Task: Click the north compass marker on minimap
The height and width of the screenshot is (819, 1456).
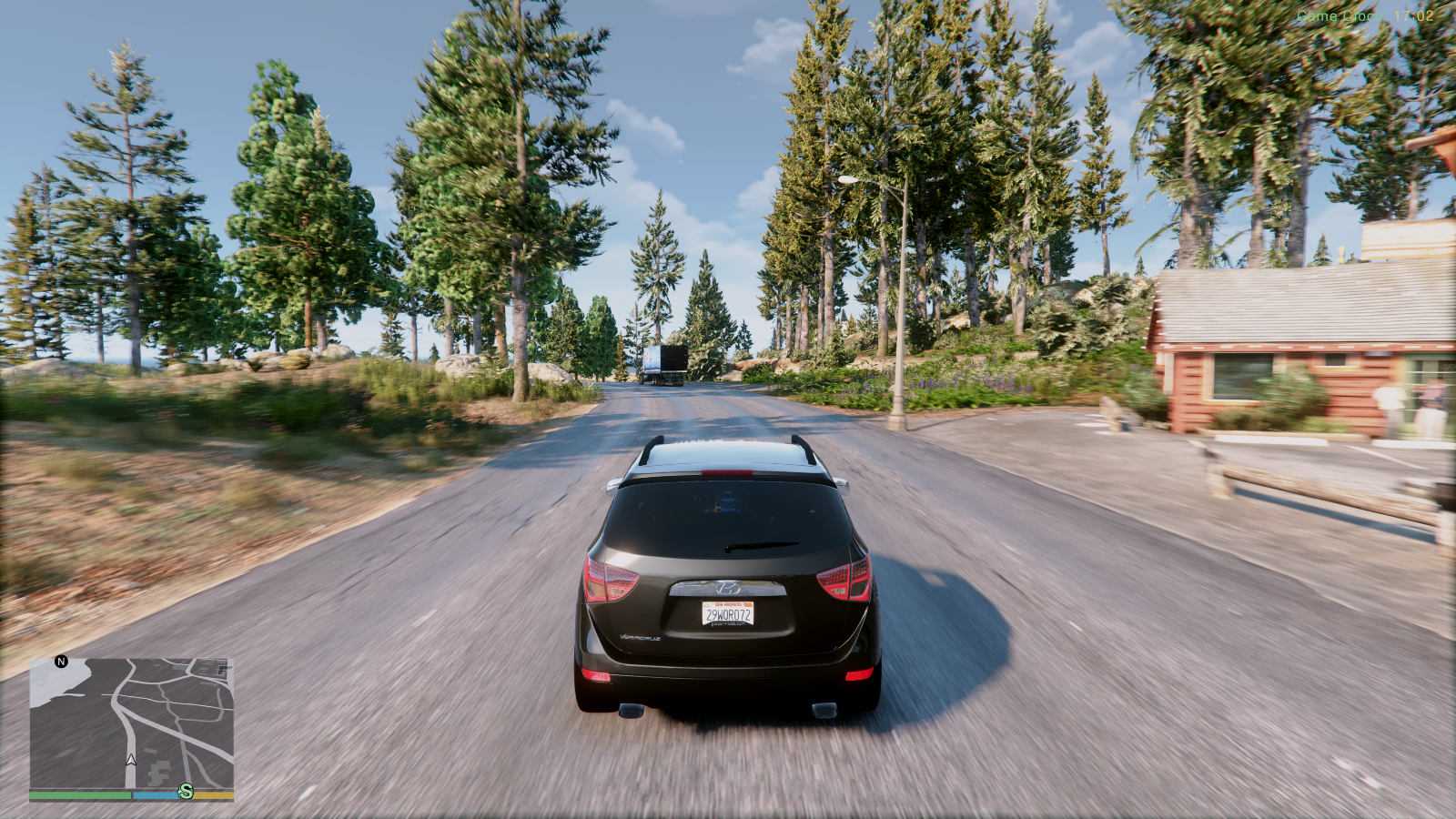Action: pos(61,662)
